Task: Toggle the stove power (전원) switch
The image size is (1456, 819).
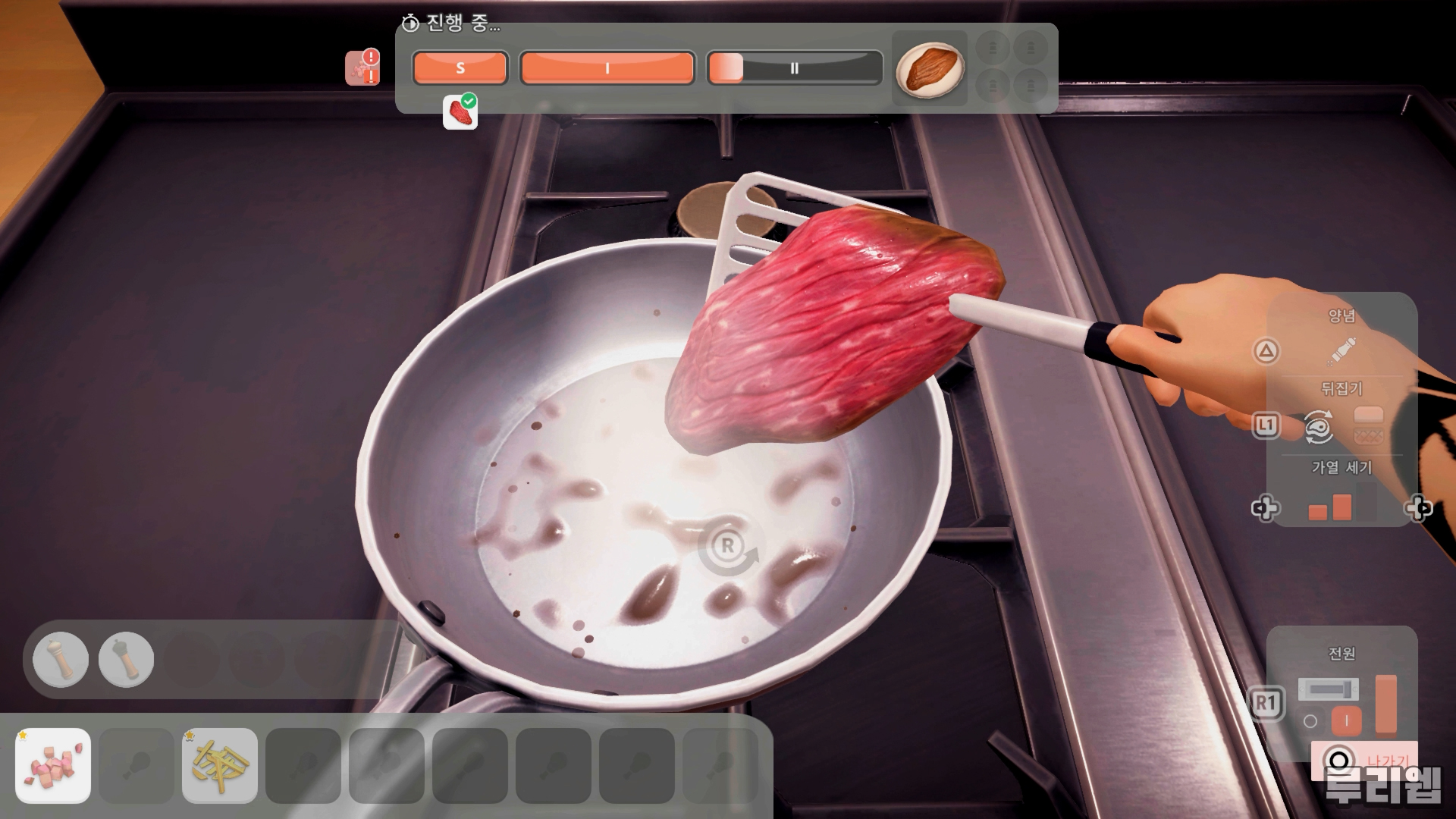Action: pyautogui.click(x=1328, y=690)
